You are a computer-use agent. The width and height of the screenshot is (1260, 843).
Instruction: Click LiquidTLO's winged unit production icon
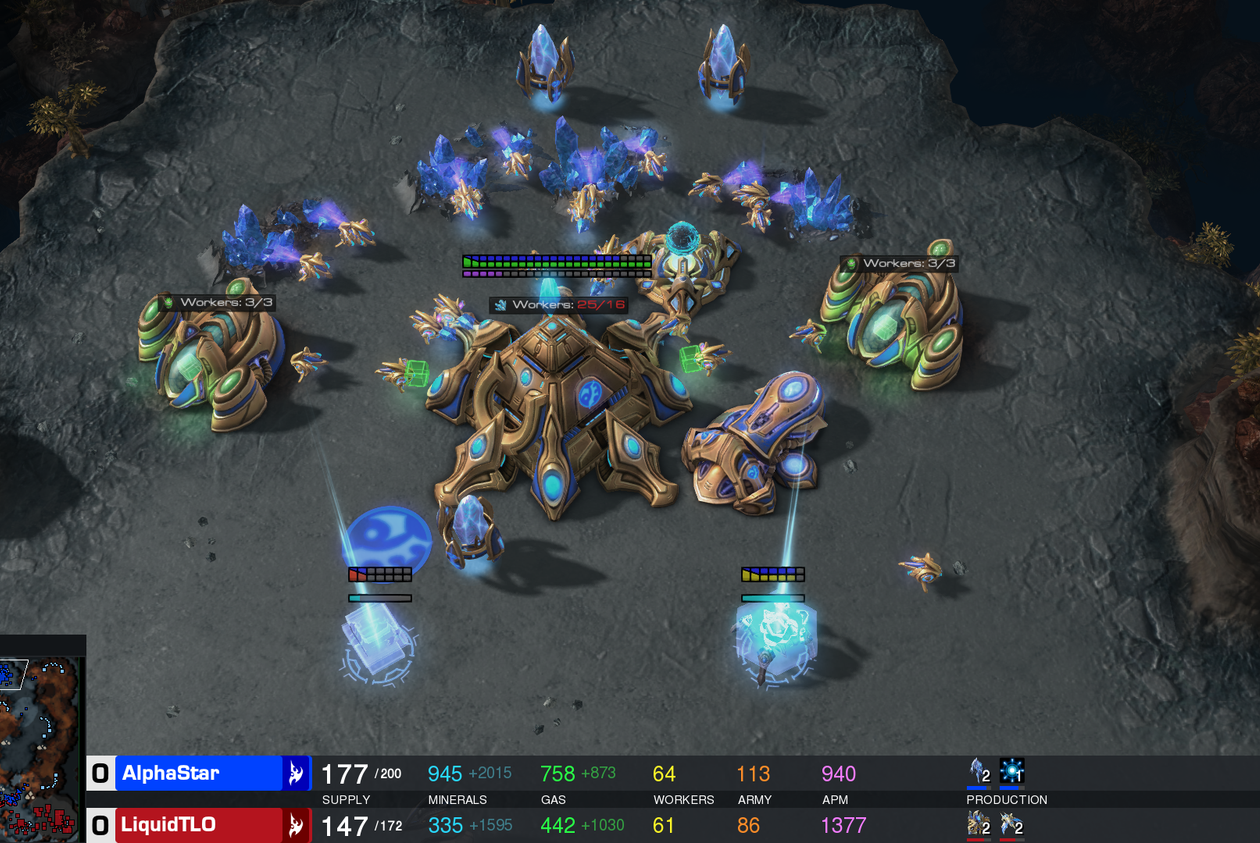point(1011,825)
